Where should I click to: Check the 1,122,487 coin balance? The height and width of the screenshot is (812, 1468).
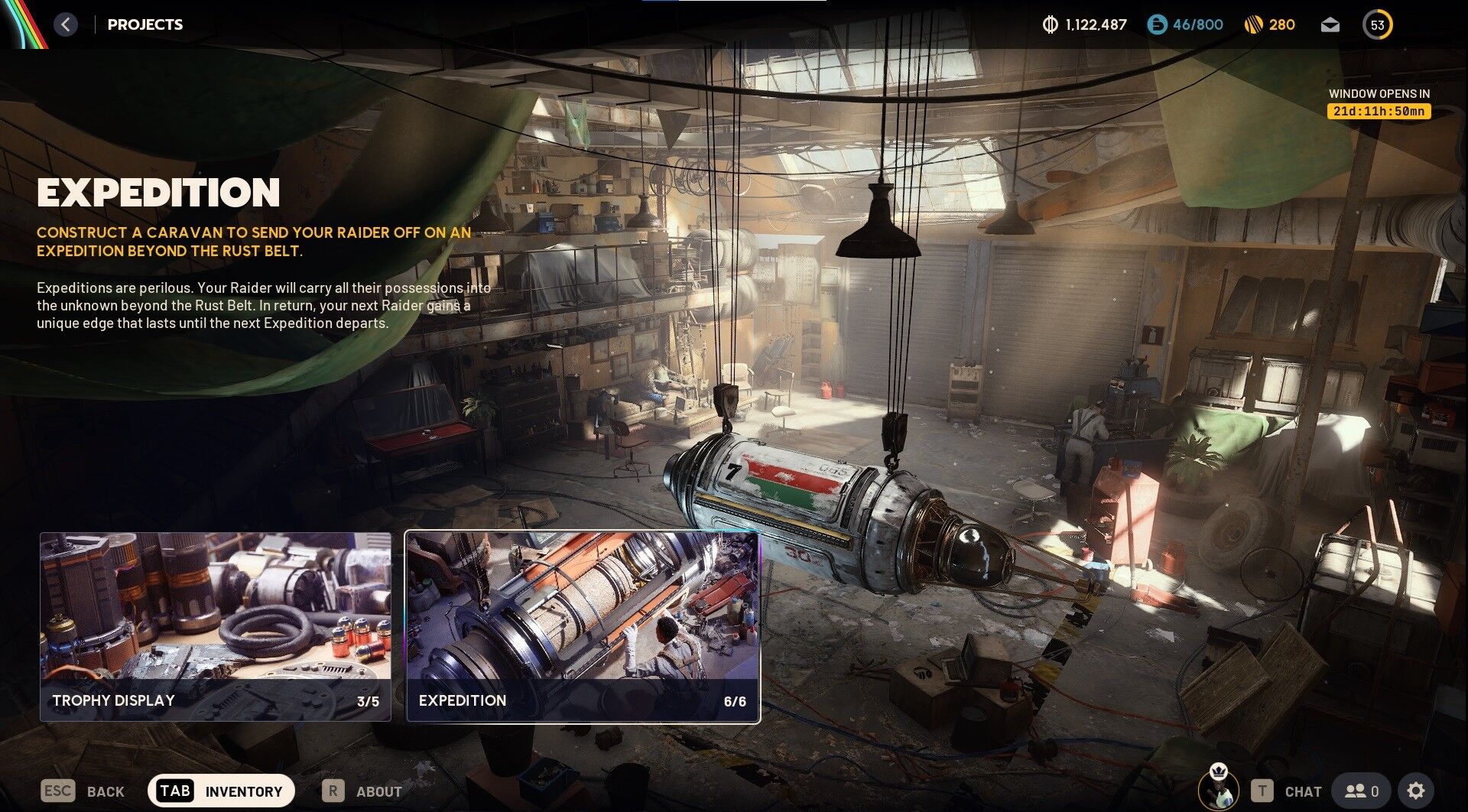(x=1085, y=24)
